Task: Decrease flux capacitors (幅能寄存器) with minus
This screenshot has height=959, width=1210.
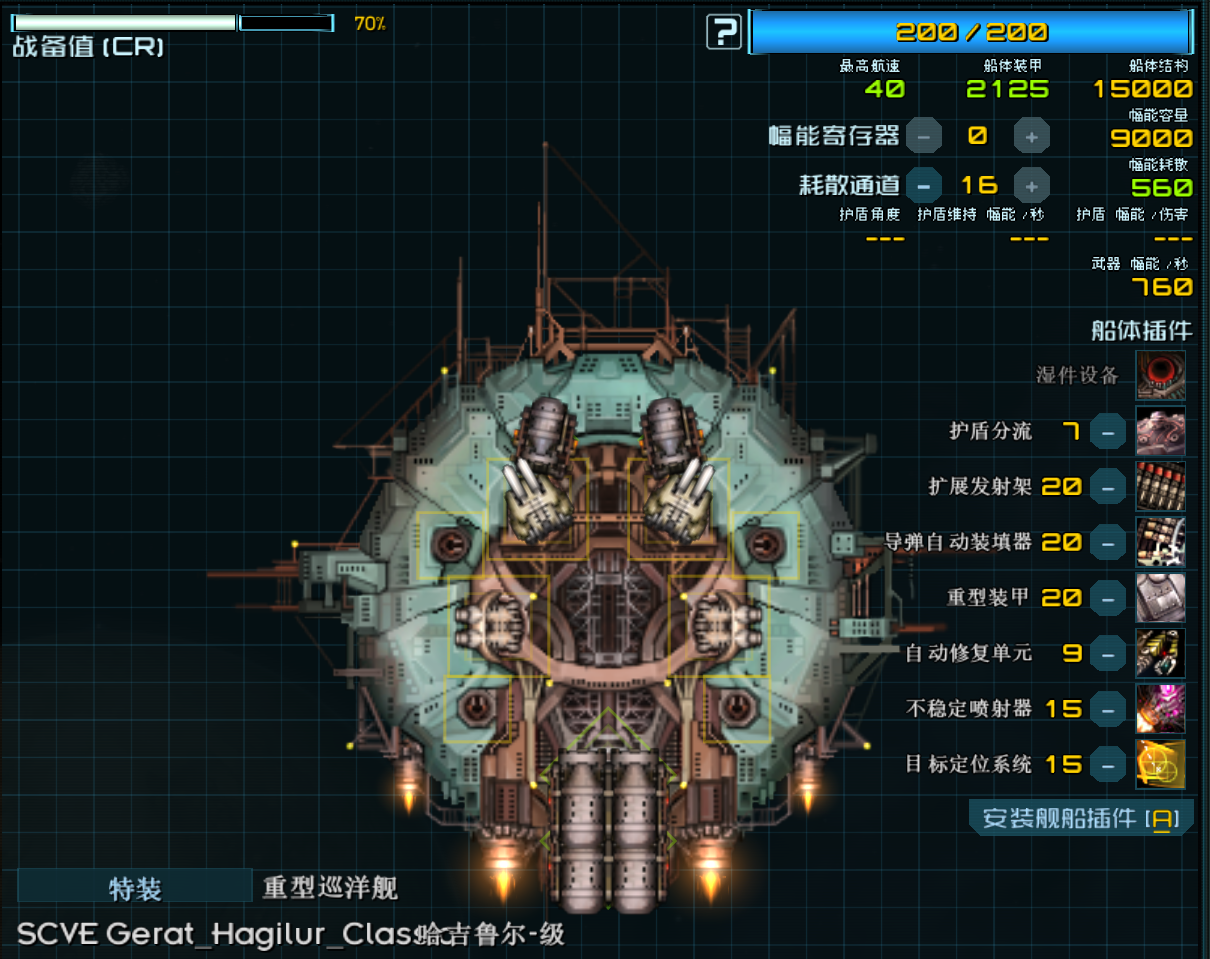Action: (923, 135)
